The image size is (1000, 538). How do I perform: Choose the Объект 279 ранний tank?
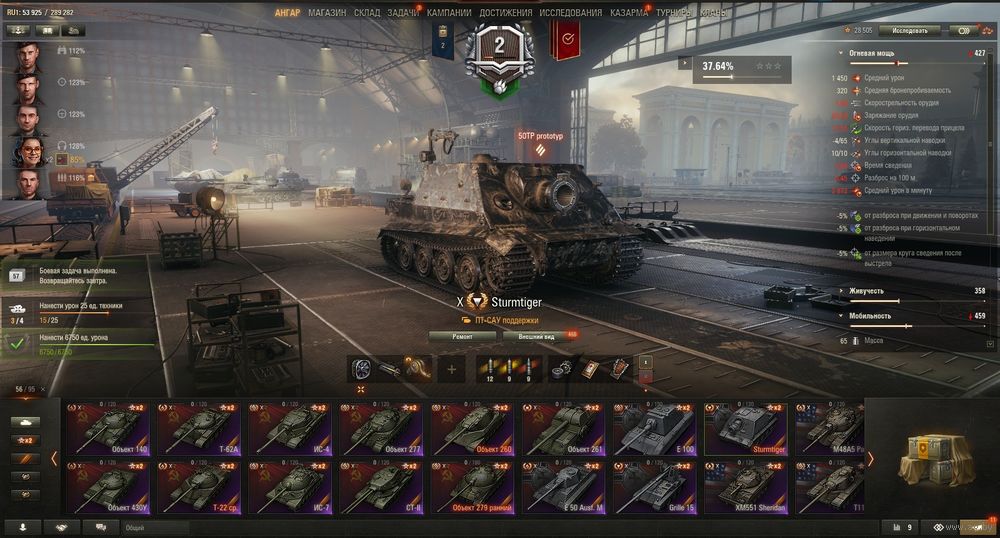tap(472, 487)
